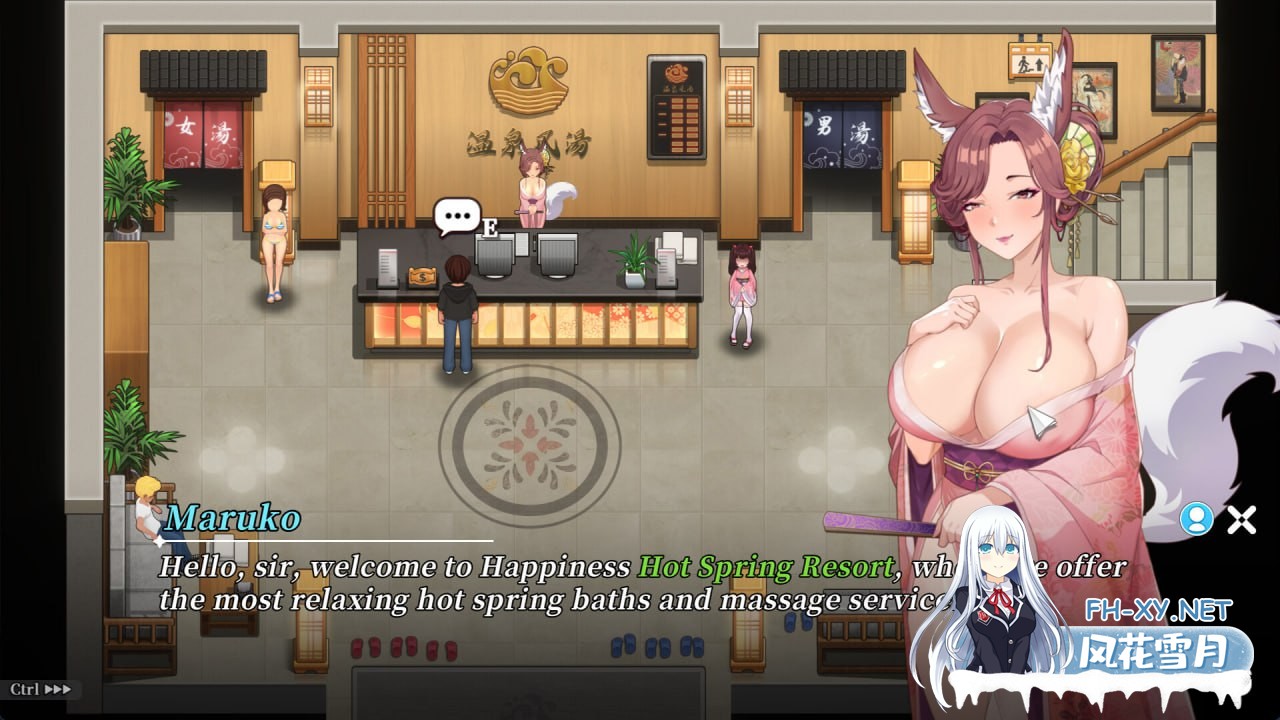This screenshot has width=1280, height=720.
Task: Open Maruko's character profile via the blue portrait icon
Action: (x=1196, y=520)
